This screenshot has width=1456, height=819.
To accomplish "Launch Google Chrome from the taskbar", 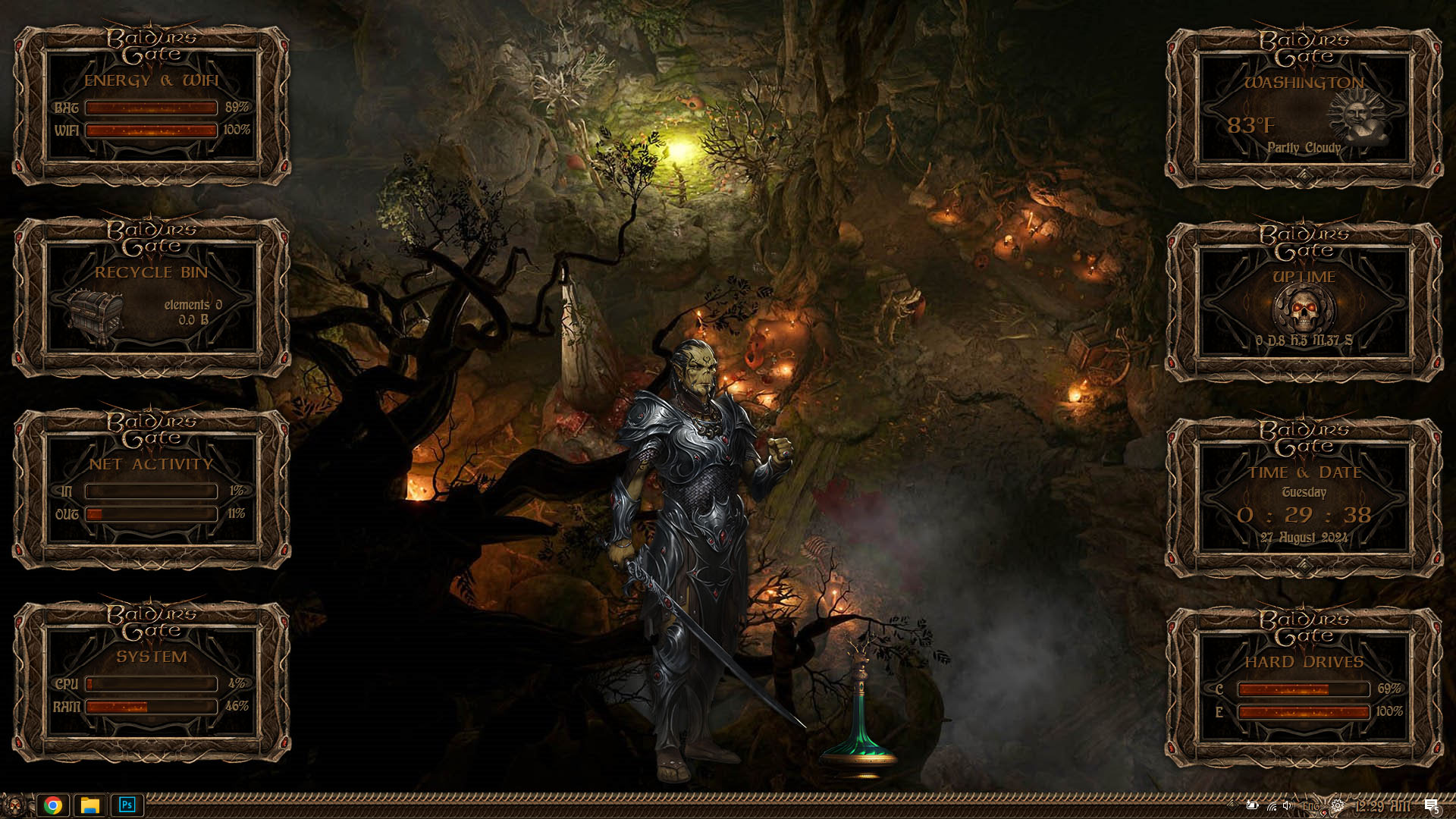I will (x=53, y=805).
